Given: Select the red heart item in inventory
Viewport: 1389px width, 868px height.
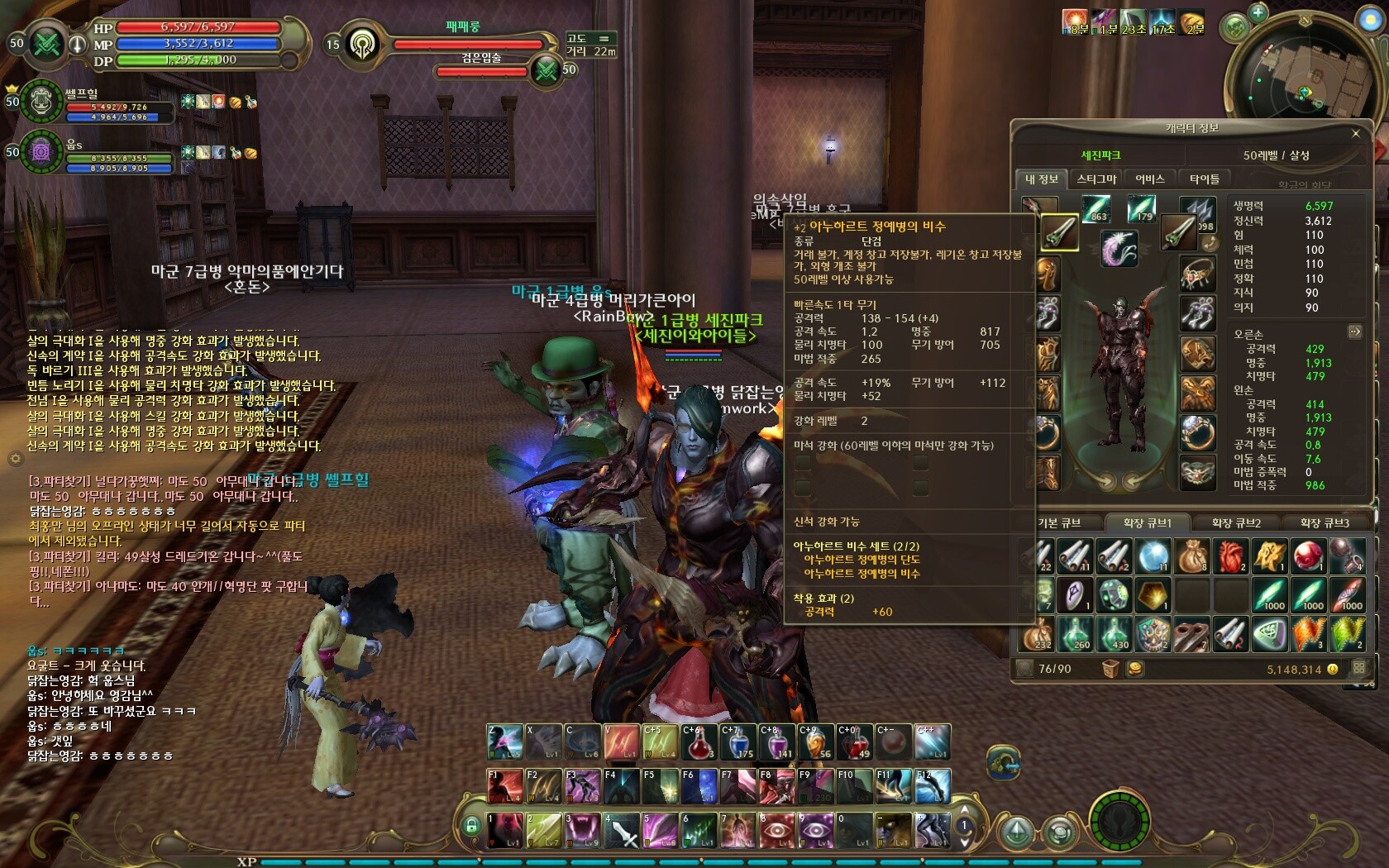Looking at the screenshot, I should [x=1230, y=556].
